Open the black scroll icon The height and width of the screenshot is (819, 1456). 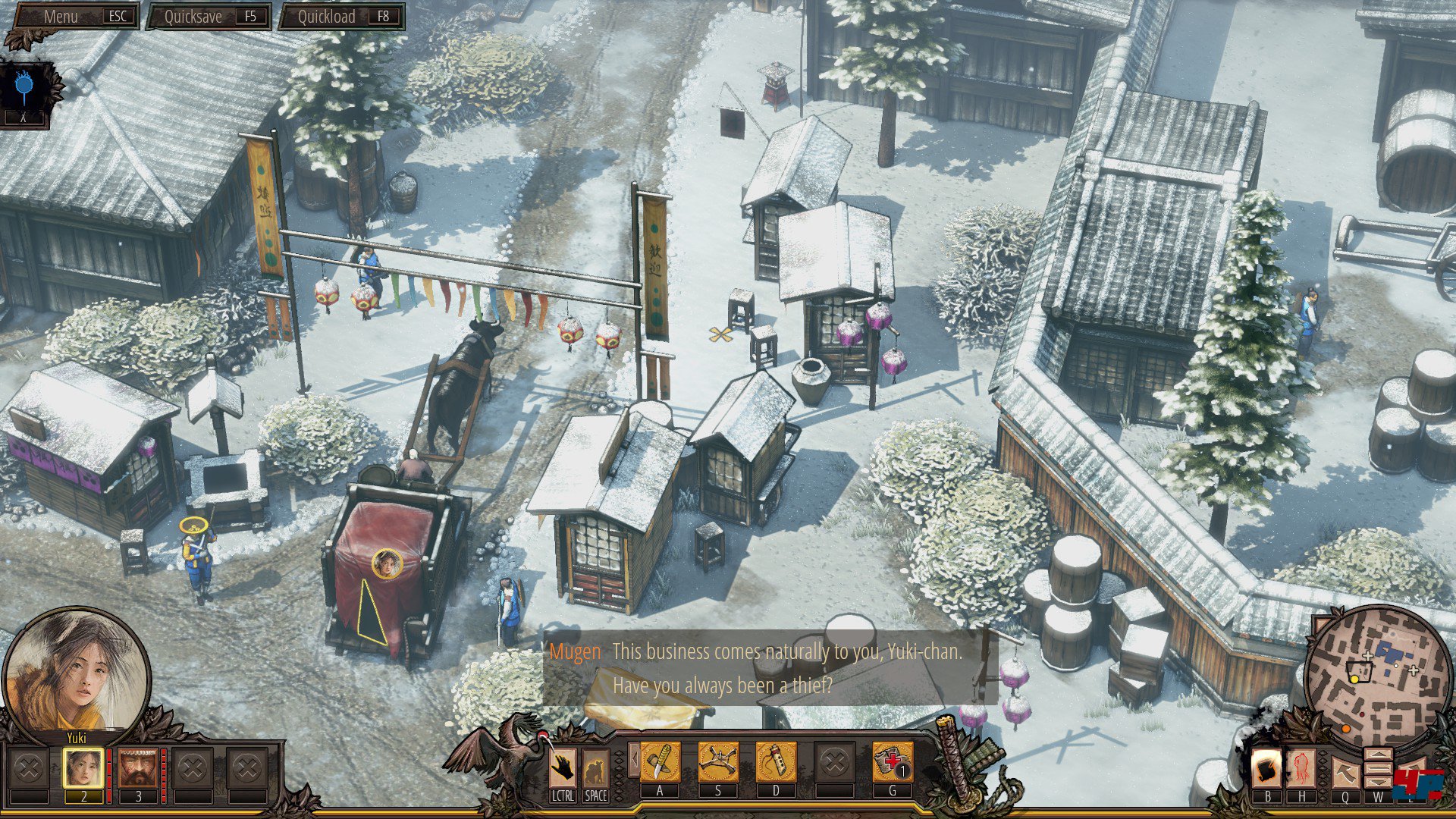1266,770
